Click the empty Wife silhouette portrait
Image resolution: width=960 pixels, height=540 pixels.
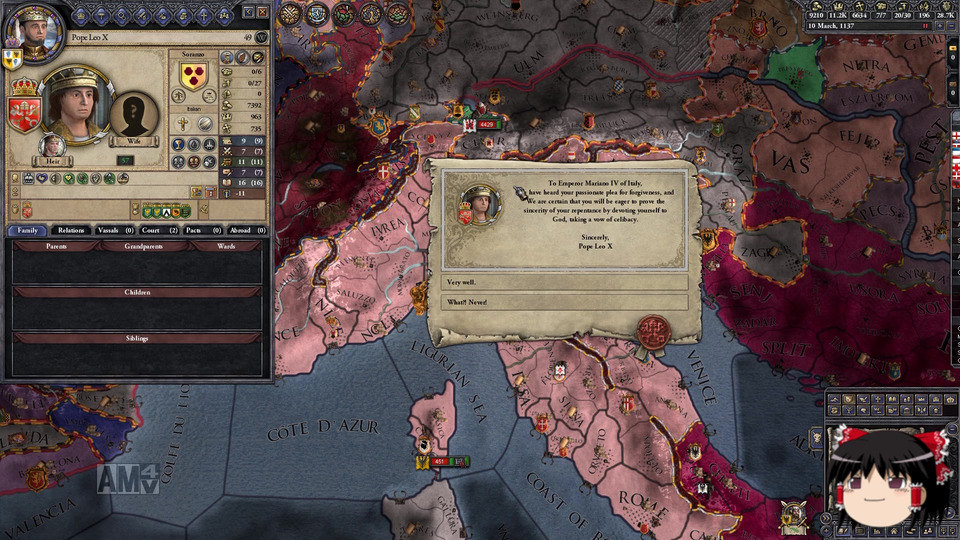(133, 115)
